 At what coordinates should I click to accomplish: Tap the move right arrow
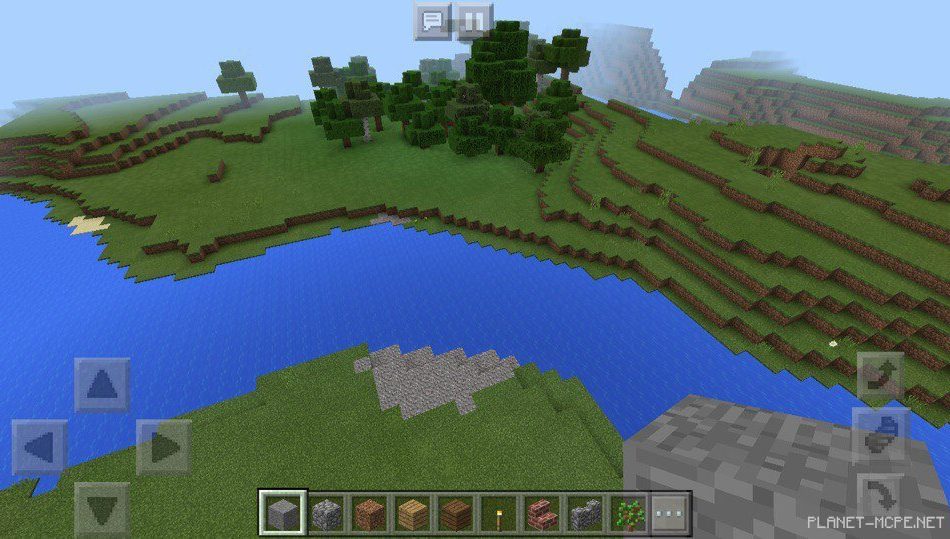coord(163,447)
